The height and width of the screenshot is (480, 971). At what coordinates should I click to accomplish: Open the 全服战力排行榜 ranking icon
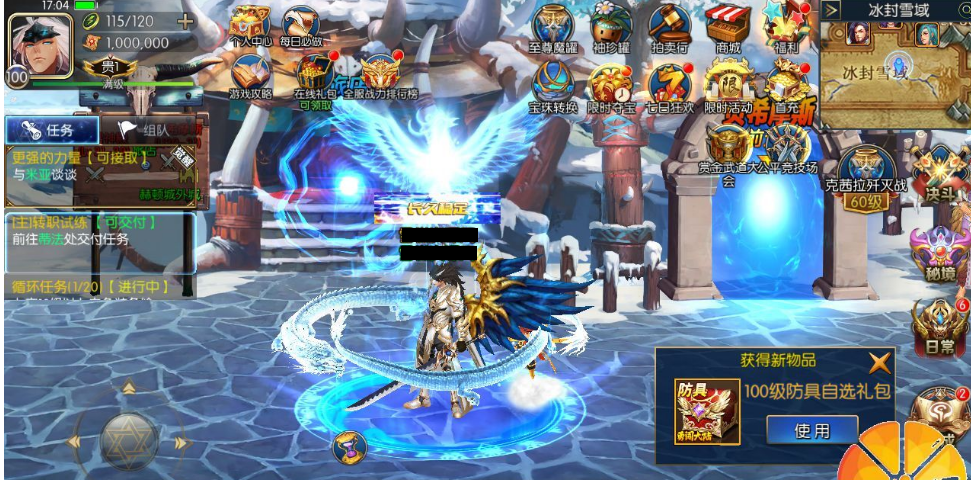380,74
